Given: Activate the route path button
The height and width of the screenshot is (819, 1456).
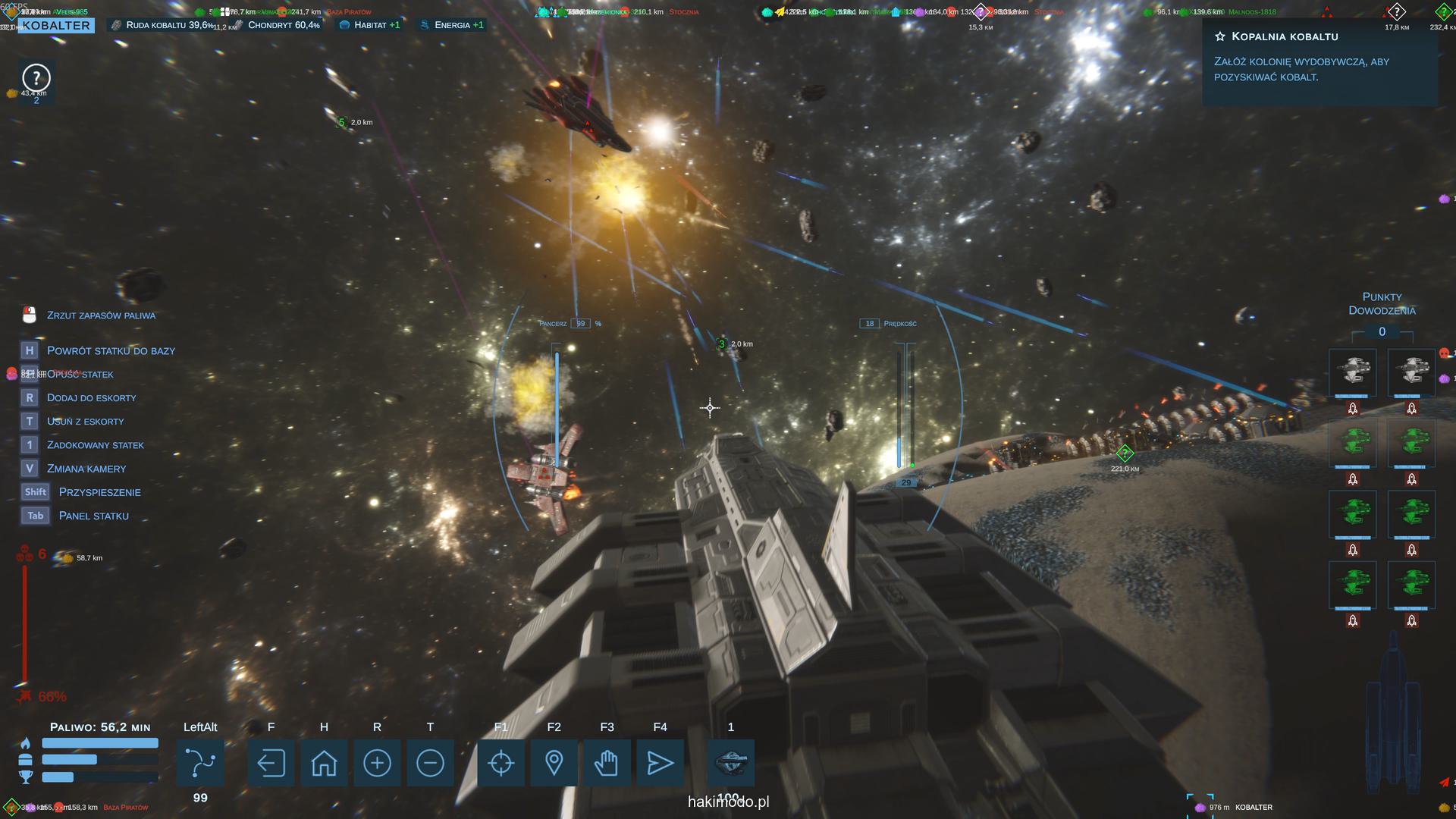Looking at the screenshot, I should click(200, 763).
